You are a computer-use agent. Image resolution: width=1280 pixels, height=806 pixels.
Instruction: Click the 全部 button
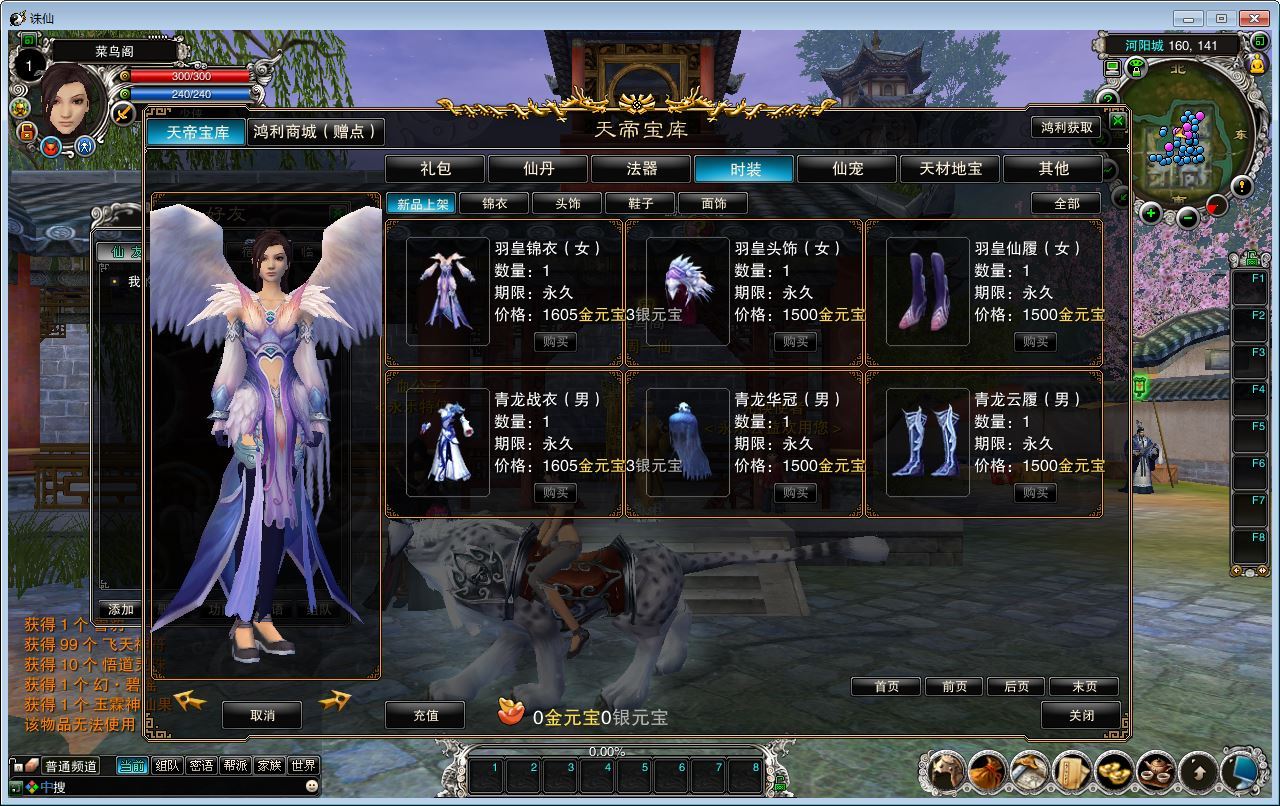tap(1067, 204)
